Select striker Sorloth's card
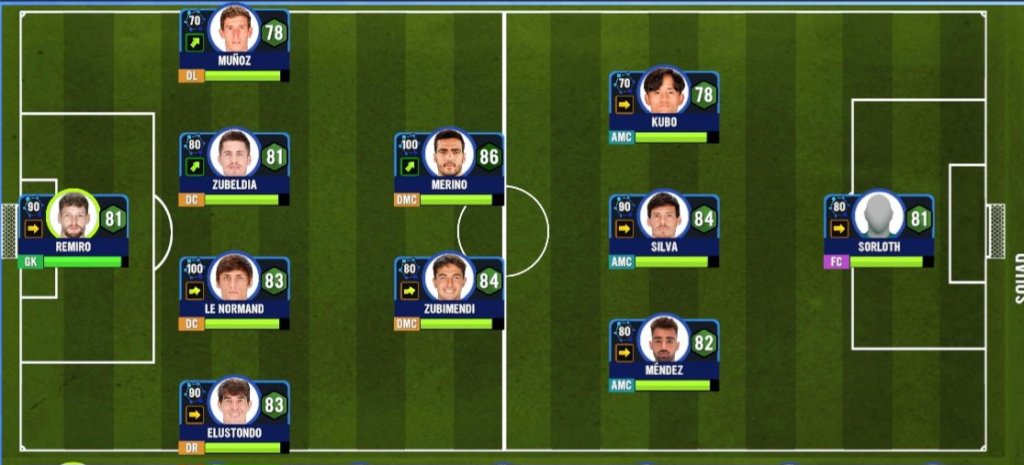The image size is (1024, 465). point(878,230)
